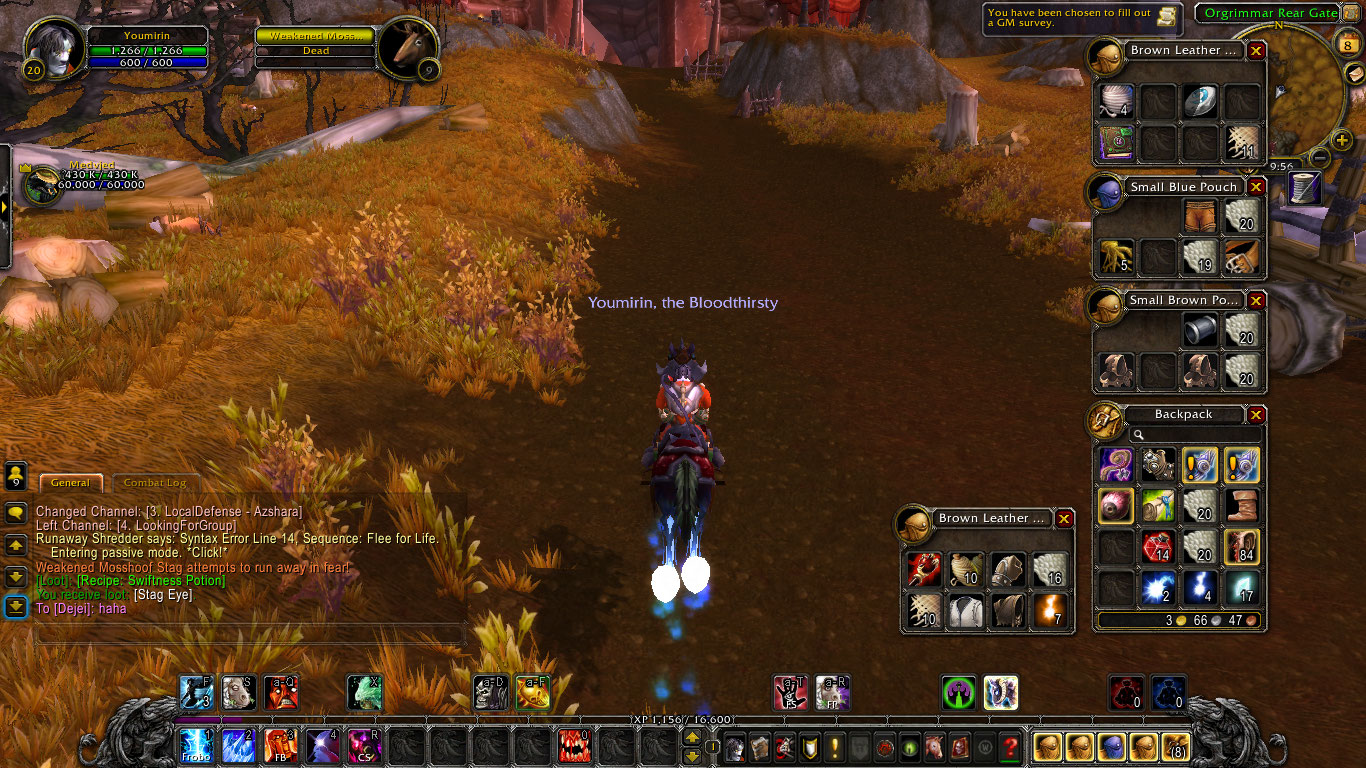Close the Small Brown Pouch window

(x=1256, y=300)
